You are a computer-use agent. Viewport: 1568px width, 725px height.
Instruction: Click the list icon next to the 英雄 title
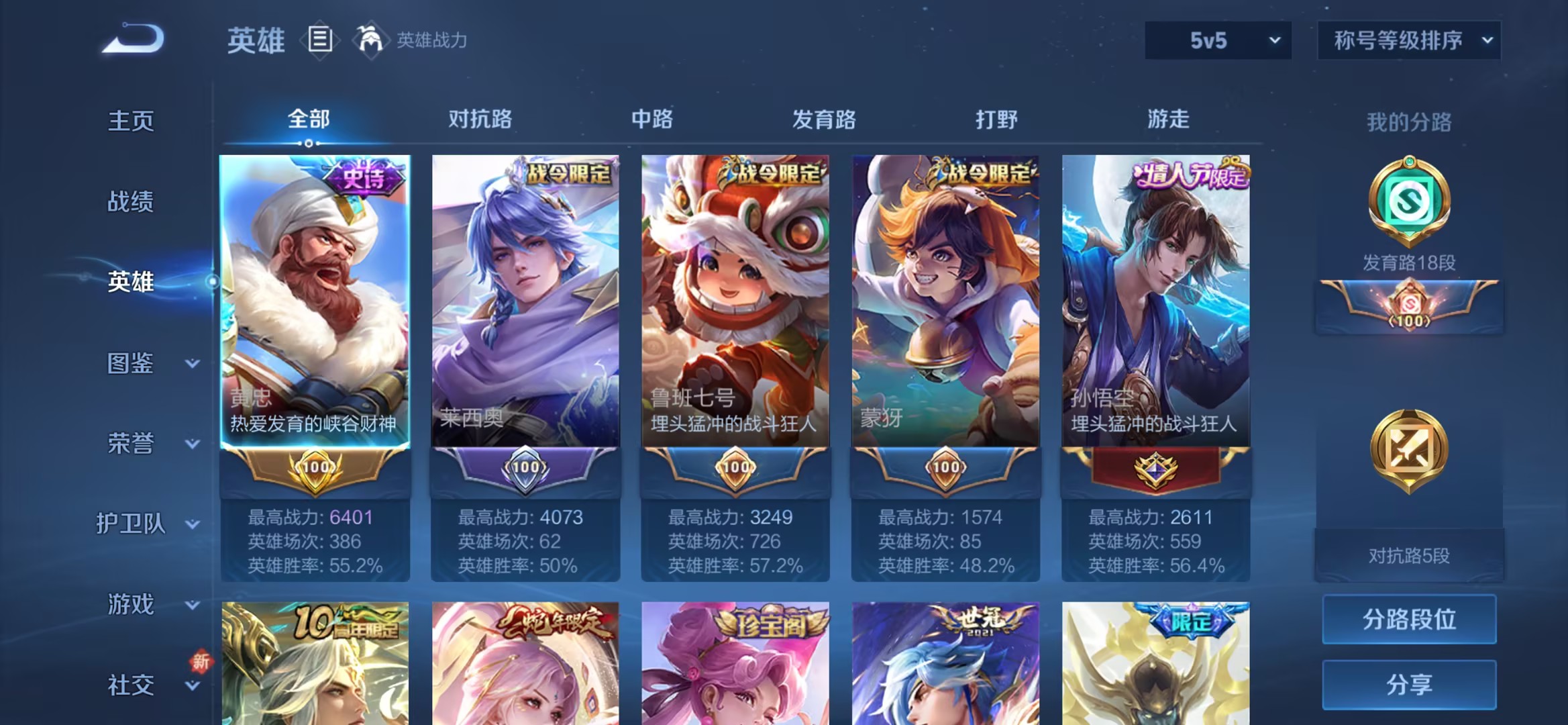[x=321, y=39]
